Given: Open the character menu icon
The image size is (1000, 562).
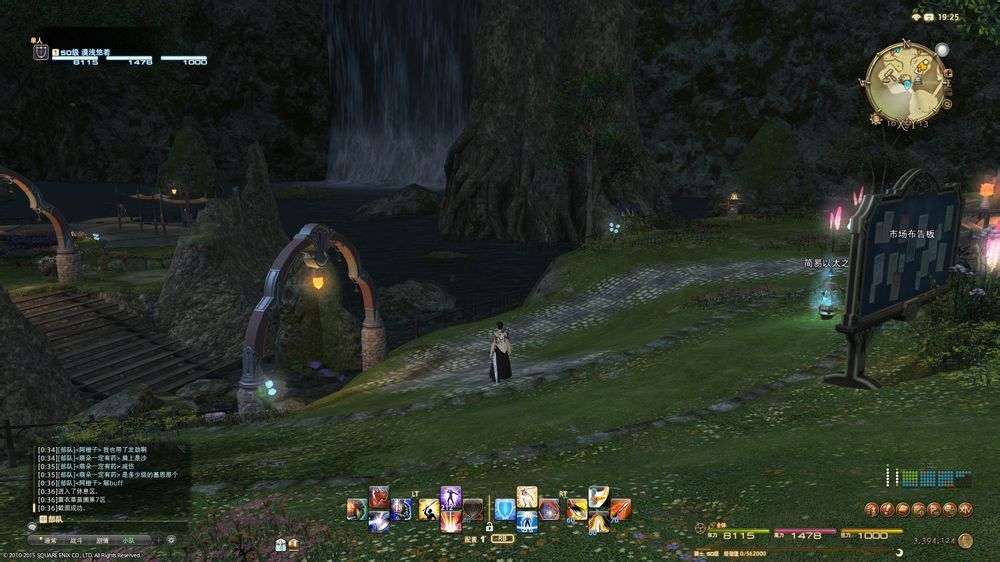Looking at the screenshot, I should (871, 509).
